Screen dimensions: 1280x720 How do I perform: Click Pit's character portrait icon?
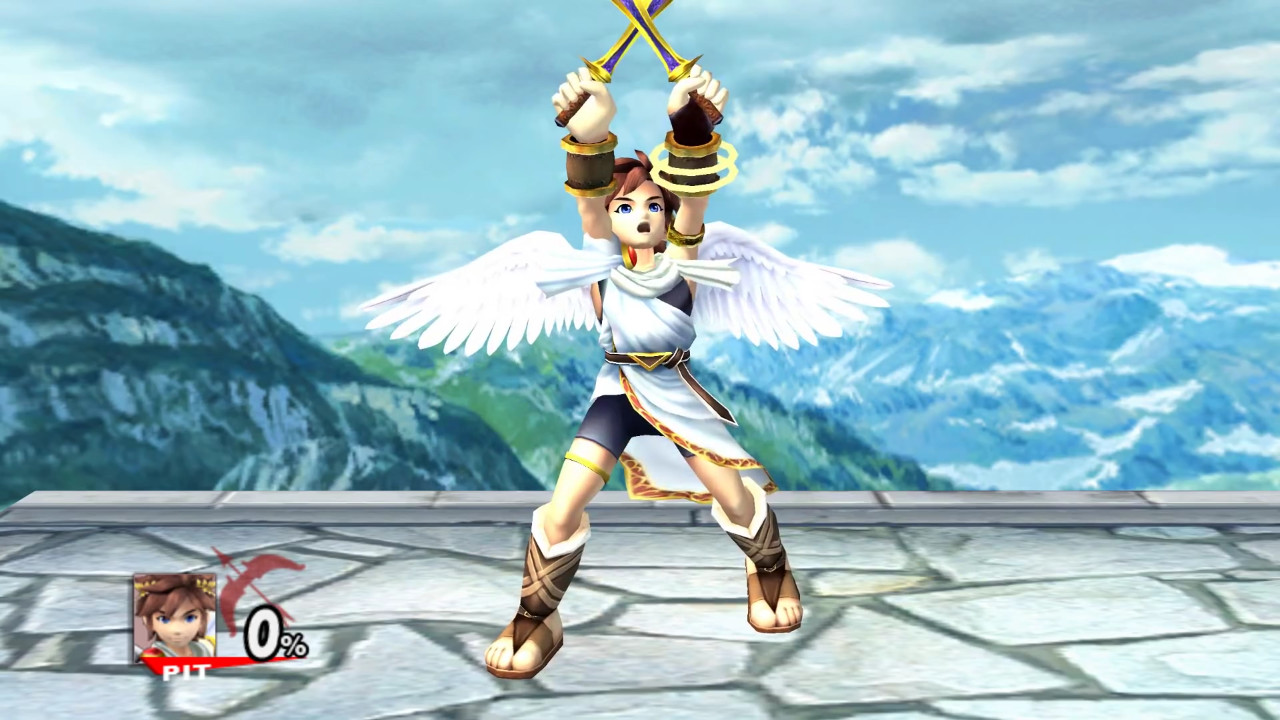[x=176, y=615]
